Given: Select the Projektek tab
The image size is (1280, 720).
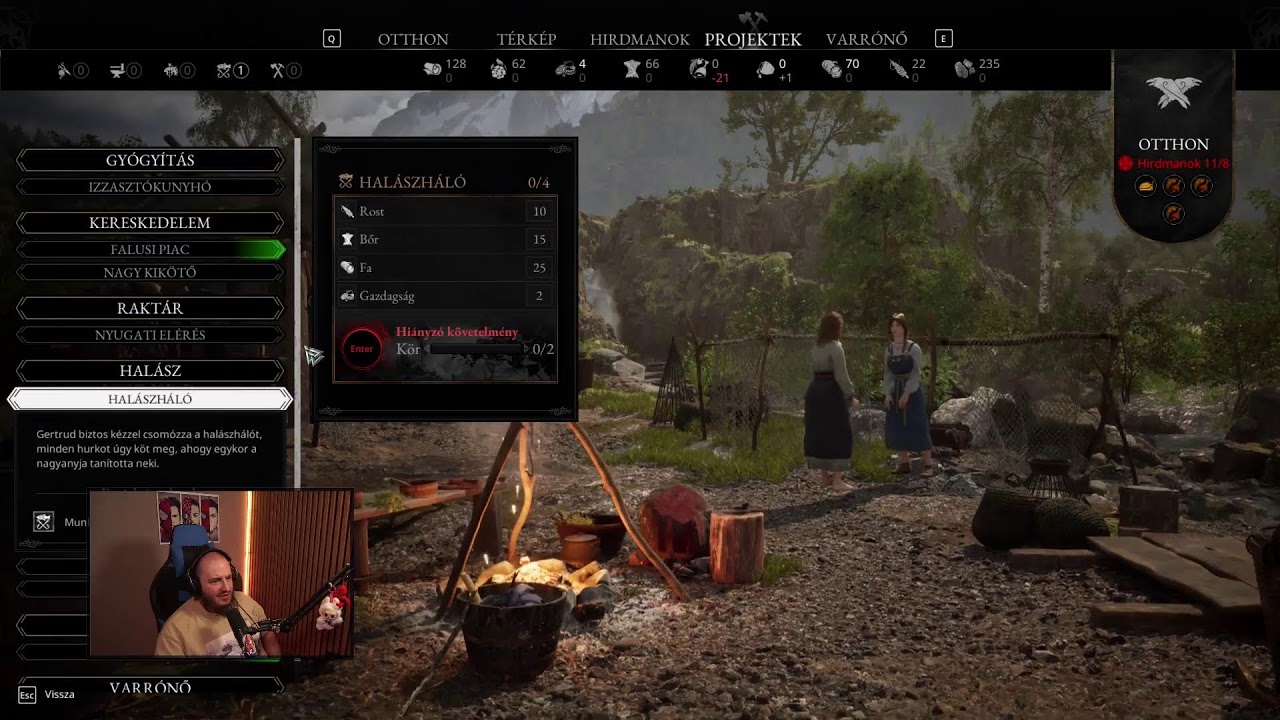Looking at the screenshot, I should pos(753,40).
